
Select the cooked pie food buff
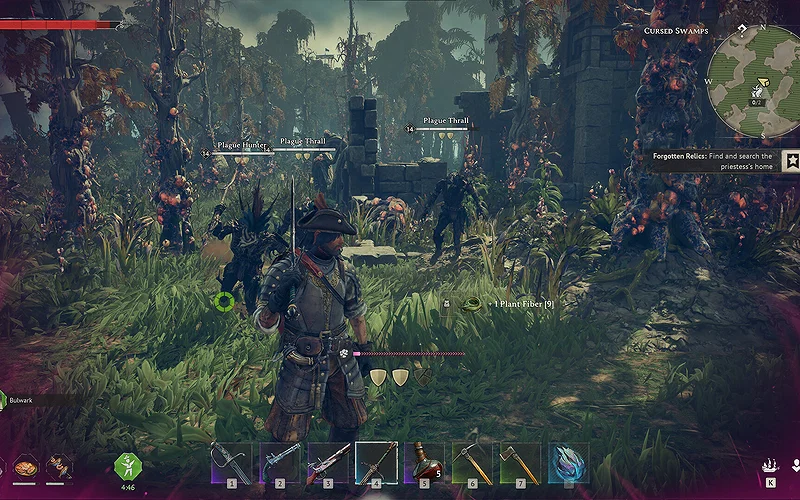tap(26, 466)
